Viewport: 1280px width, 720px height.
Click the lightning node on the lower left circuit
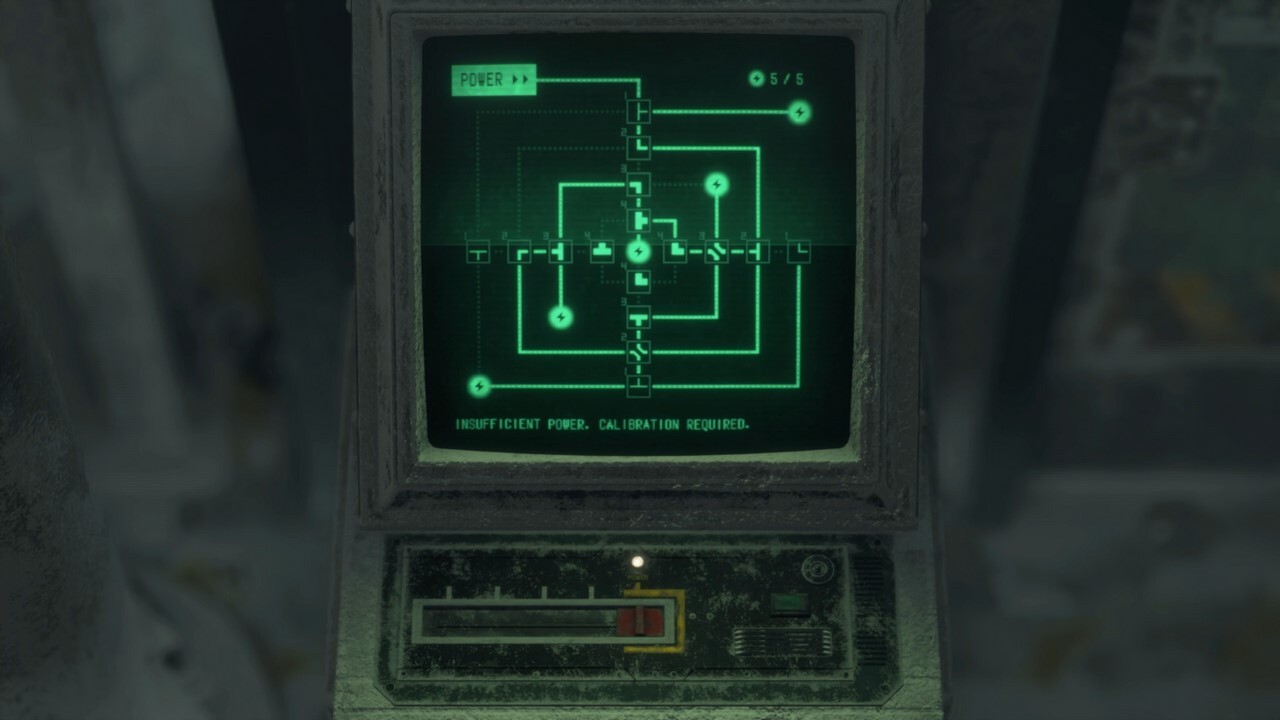click(x=560, y=318)
